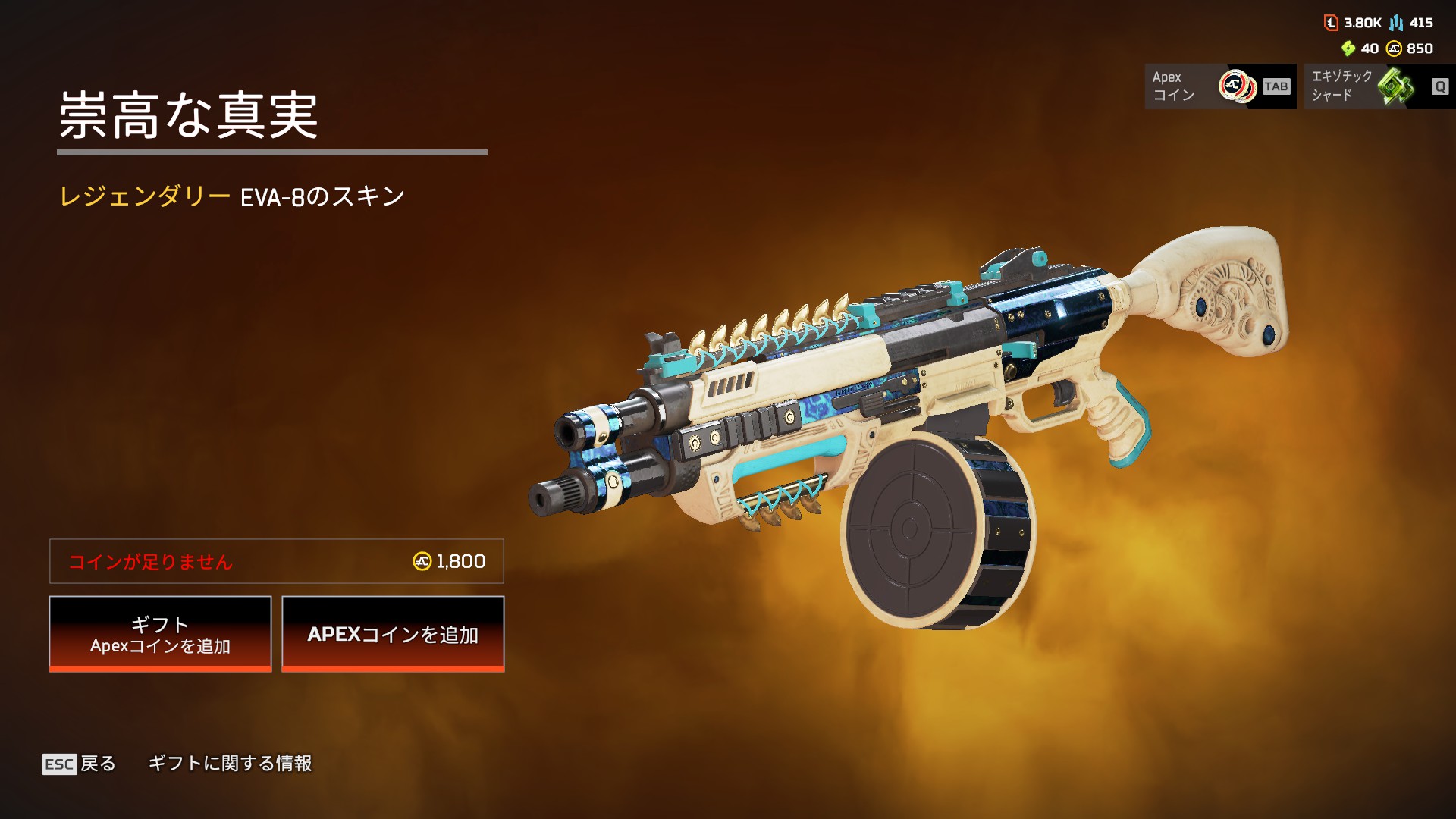Image resolution: width=1456 pixels, height=819 pixels.
Task: Switch to the エキゾチック シャード tab
Action: click(x=1378, y=86)
